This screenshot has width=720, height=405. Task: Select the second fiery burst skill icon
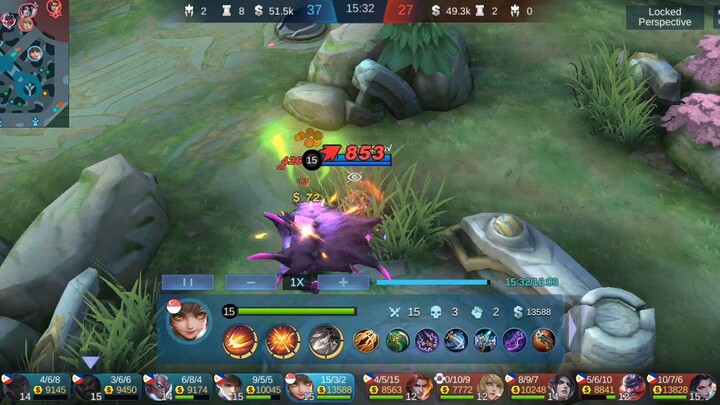coord(283,340)
